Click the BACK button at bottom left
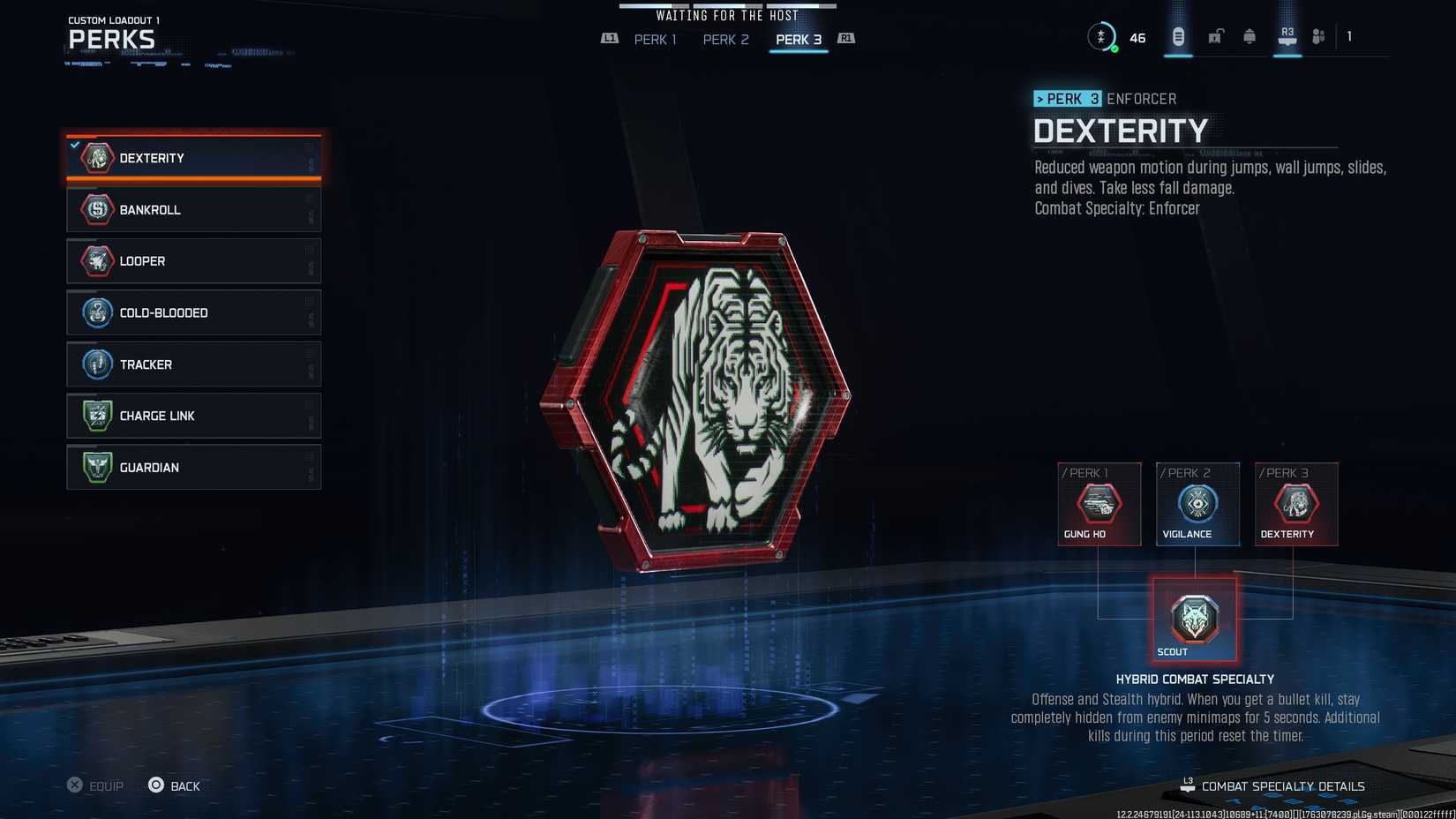1456x819 pixels. pos(174,785)
